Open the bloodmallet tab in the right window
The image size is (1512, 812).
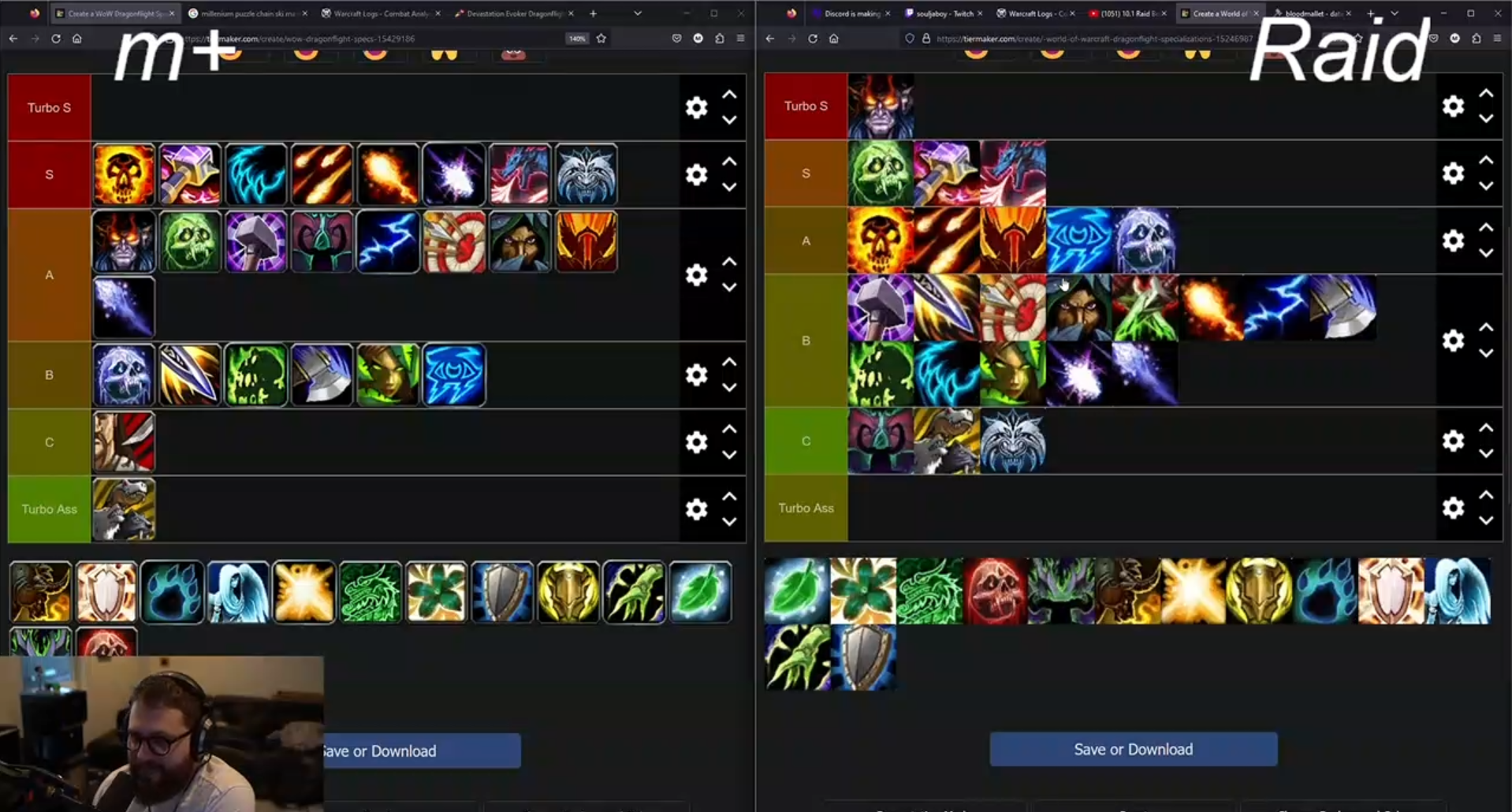(1309, 13)
